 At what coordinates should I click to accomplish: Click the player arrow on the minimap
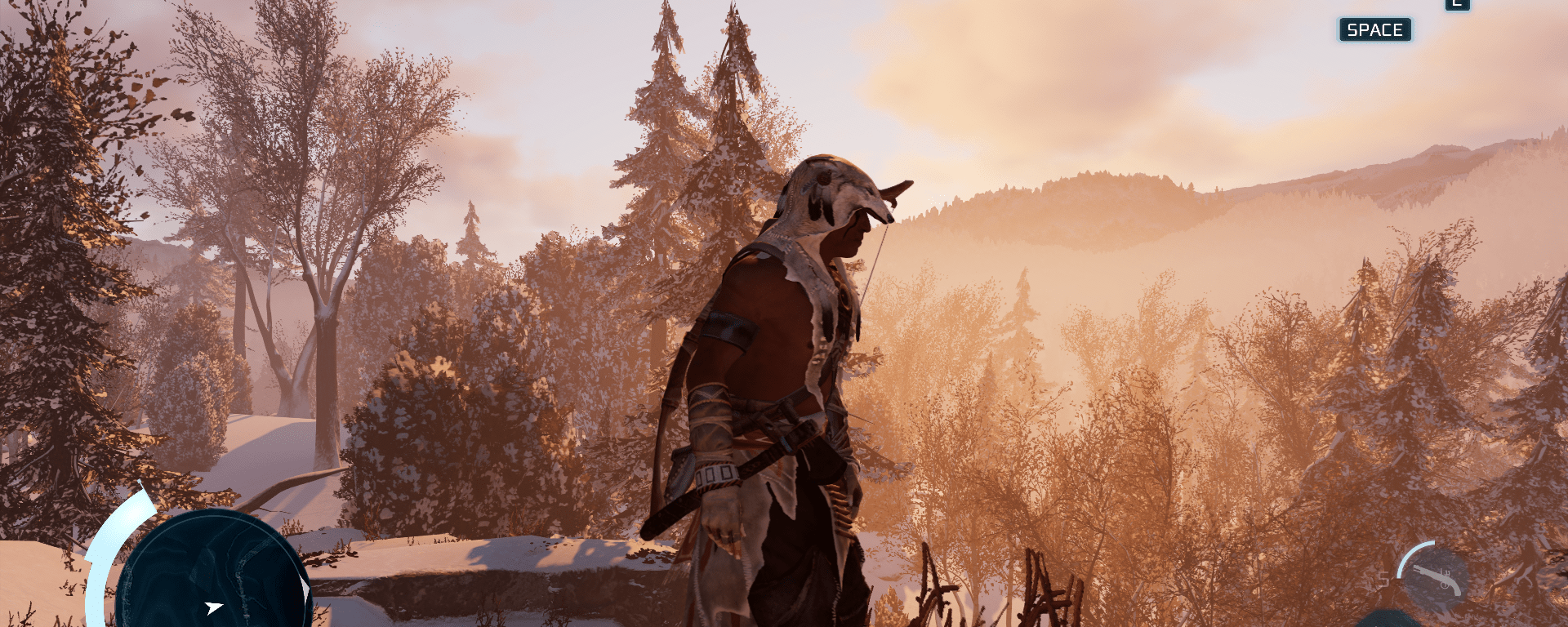[x=214, y=607]
